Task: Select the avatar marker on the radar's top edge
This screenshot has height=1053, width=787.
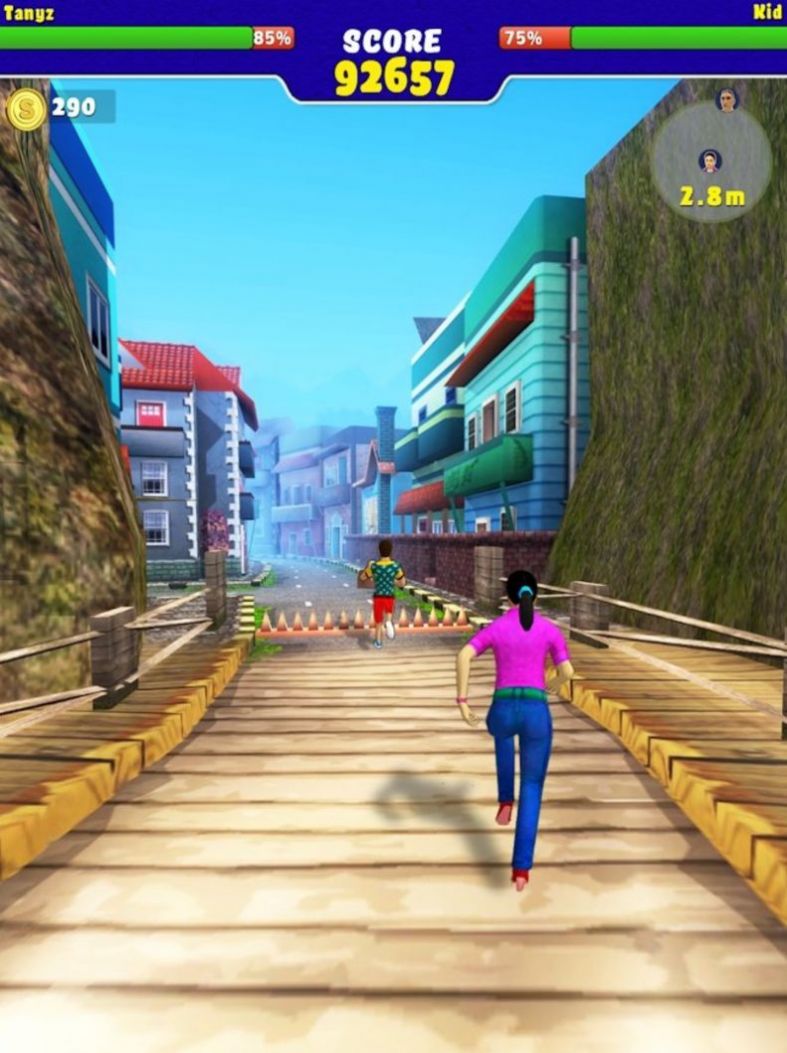Action: [x=727, y=100]
